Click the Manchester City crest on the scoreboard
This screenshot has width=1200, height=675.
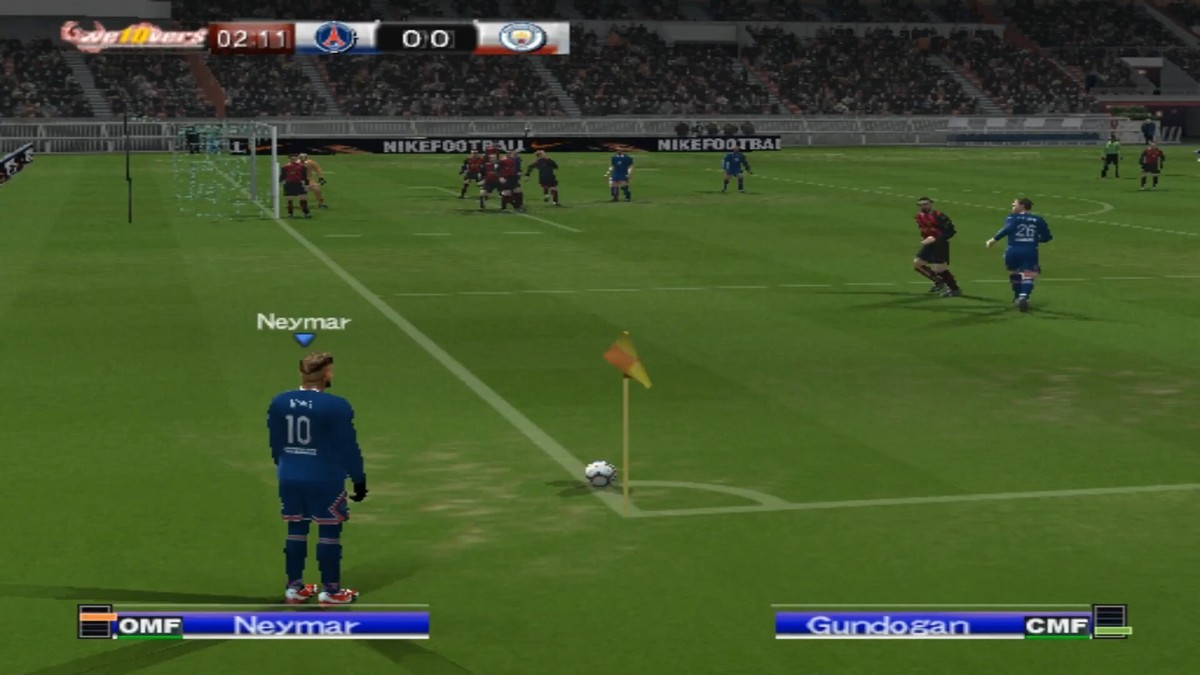pos(522,38)
